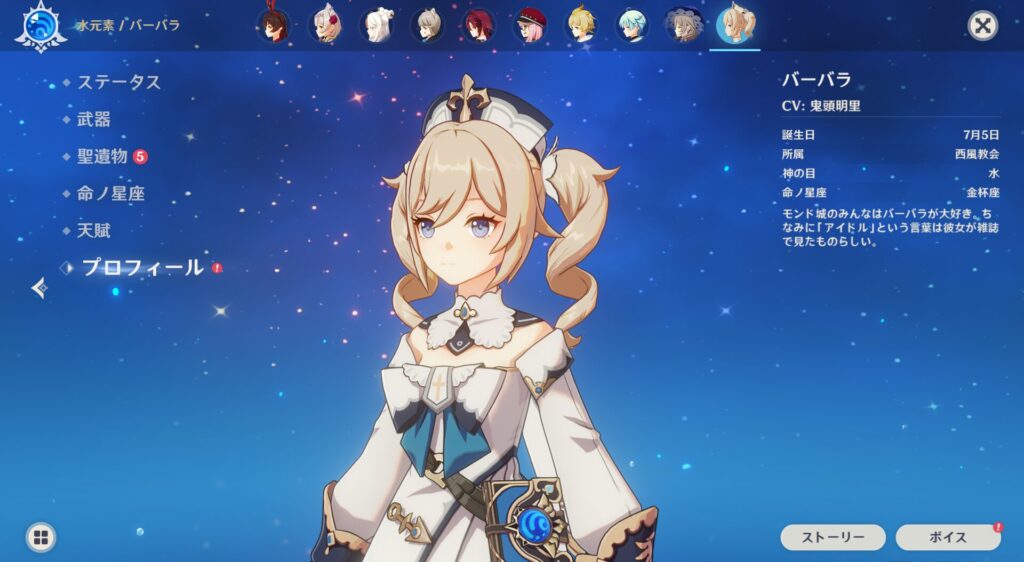The width and height of the screenshot is (1024, 562).
Task: Open the ステータス menu entry
Action: [119, 82]
